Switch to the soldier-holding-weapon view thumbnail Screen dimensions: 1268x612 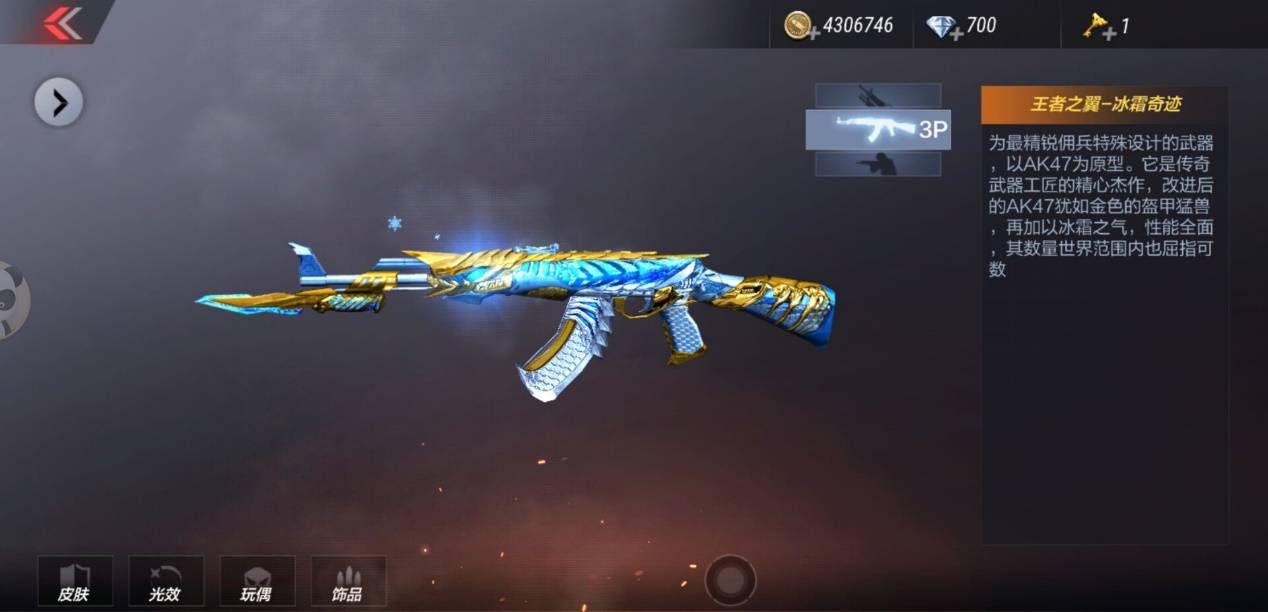coord(878,164)
